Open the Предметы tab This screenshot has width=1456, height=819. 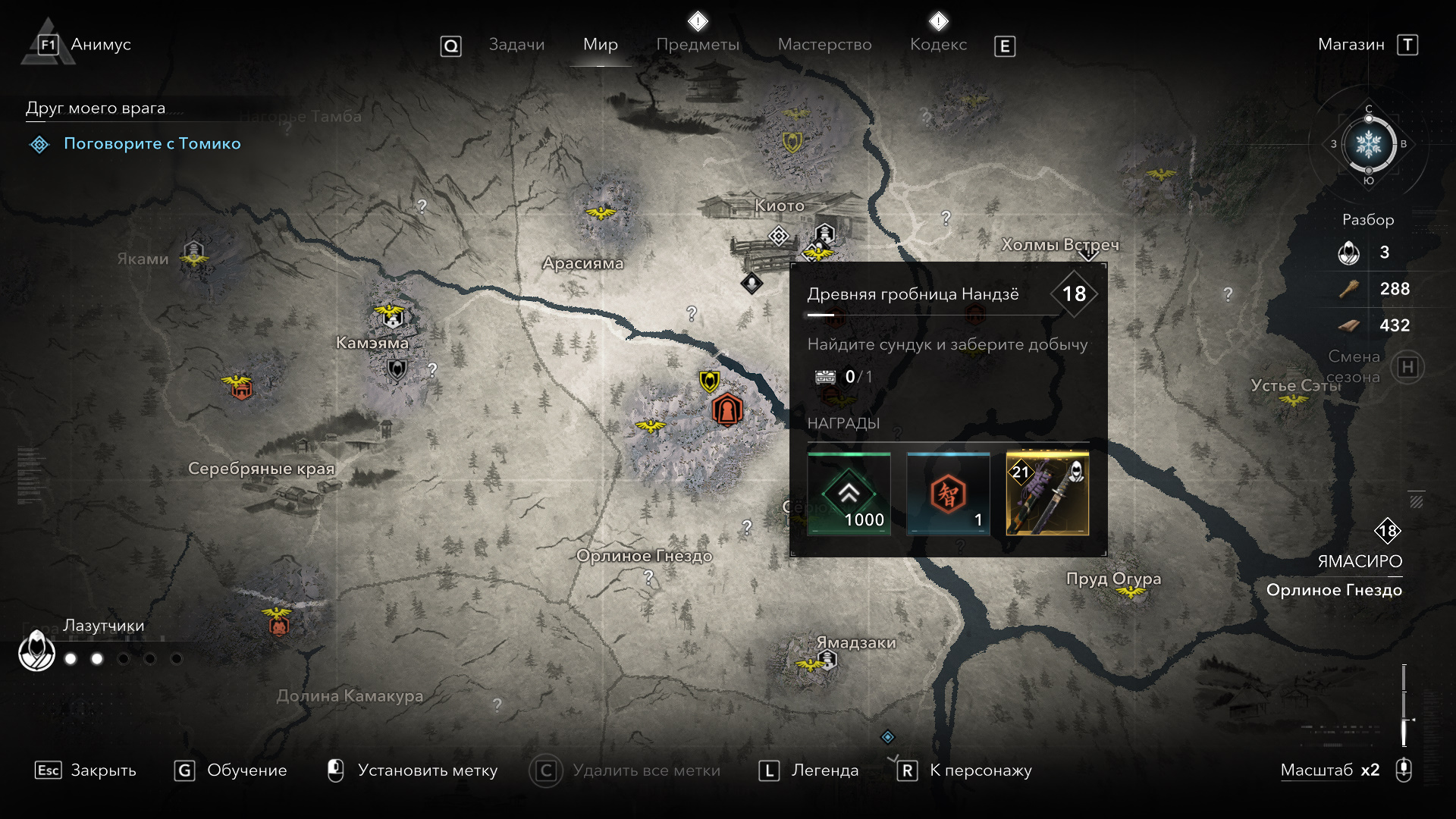(x=698, y=45)
